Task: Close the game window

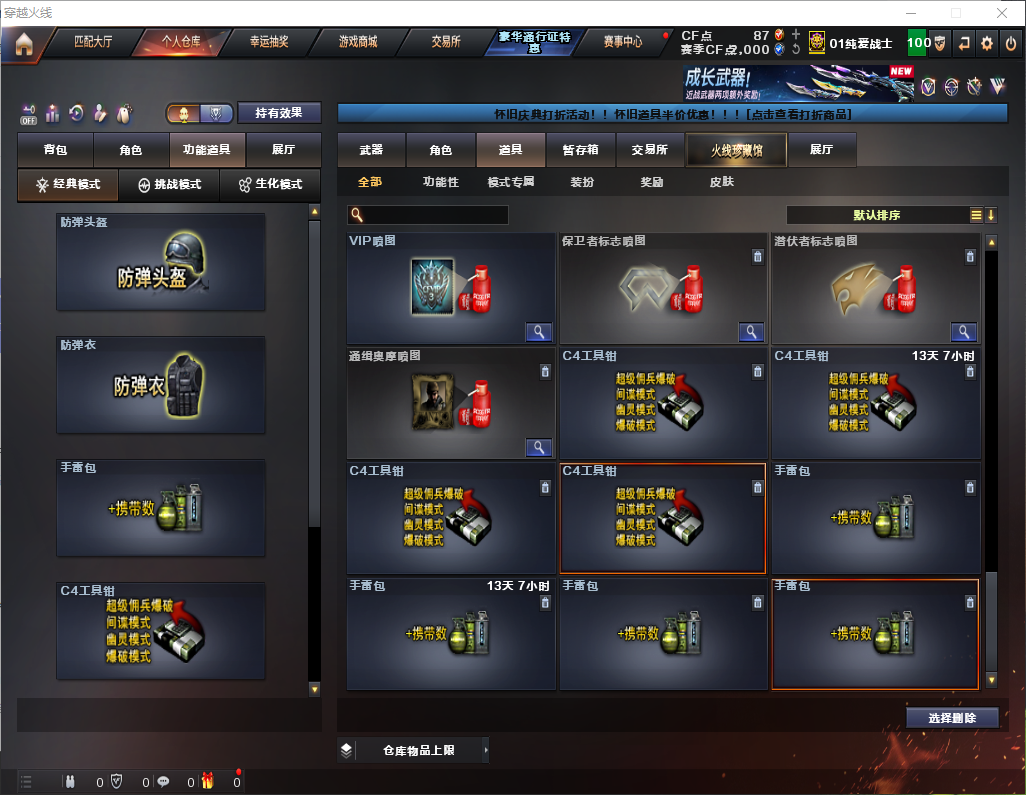Action: 1002,13
